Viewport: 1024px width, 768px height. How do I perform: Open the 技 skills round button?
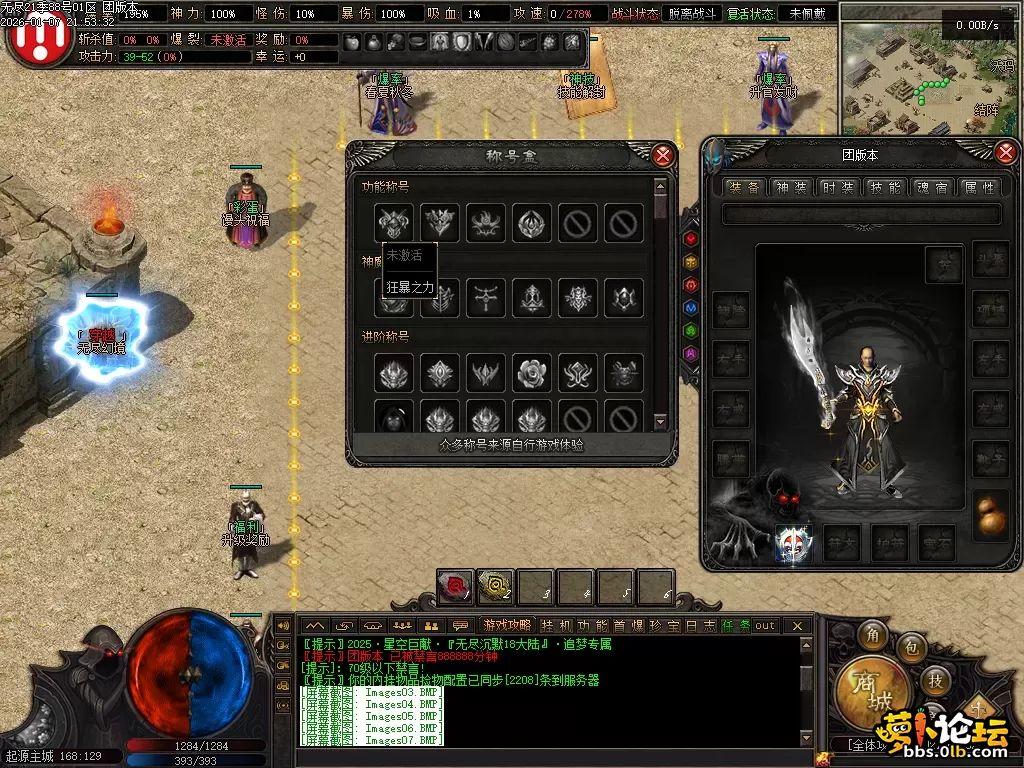(x=936, y=680)
